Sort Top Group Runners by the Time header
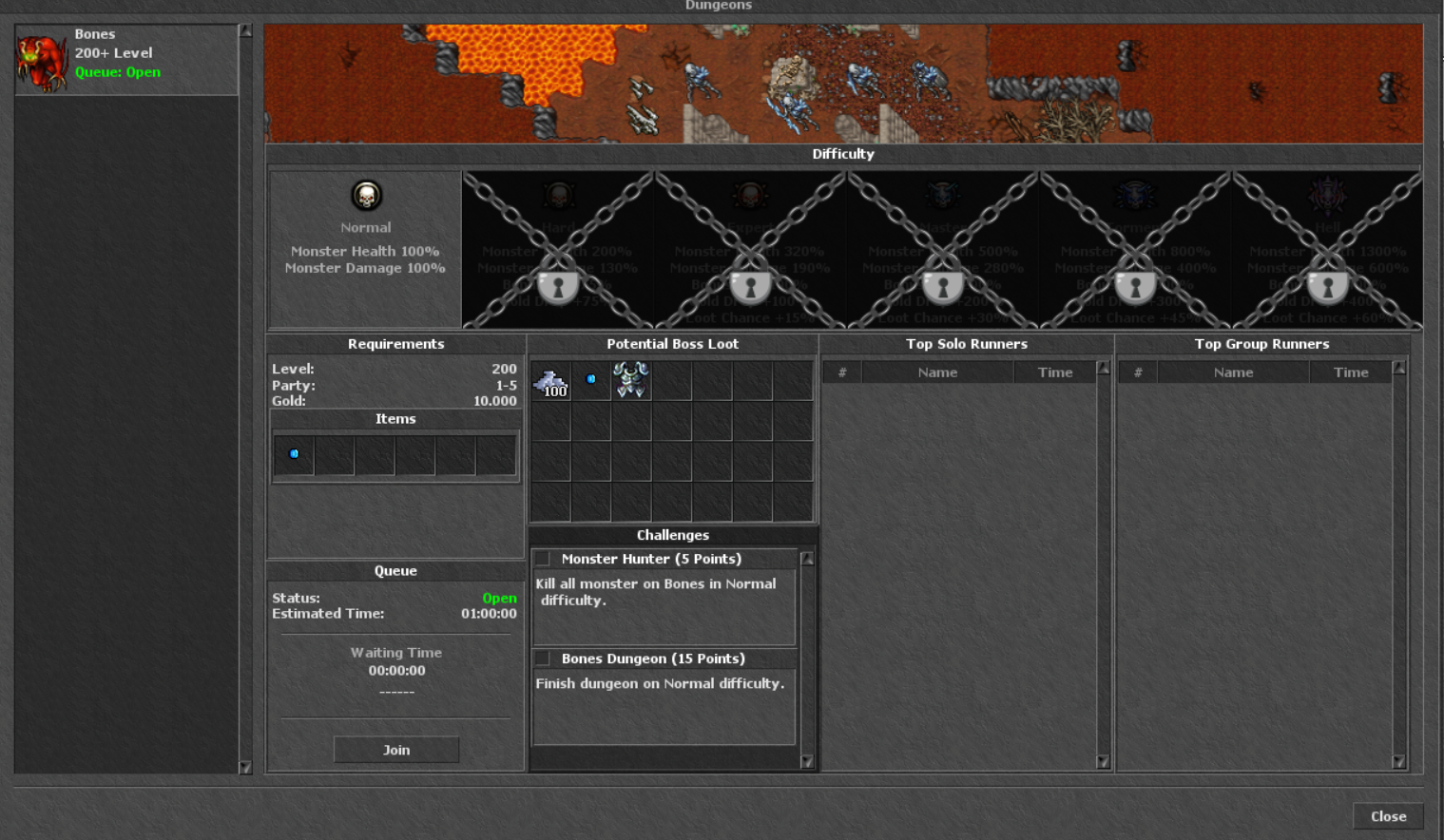This screenshot has height=840, width=1444. 1350,372
